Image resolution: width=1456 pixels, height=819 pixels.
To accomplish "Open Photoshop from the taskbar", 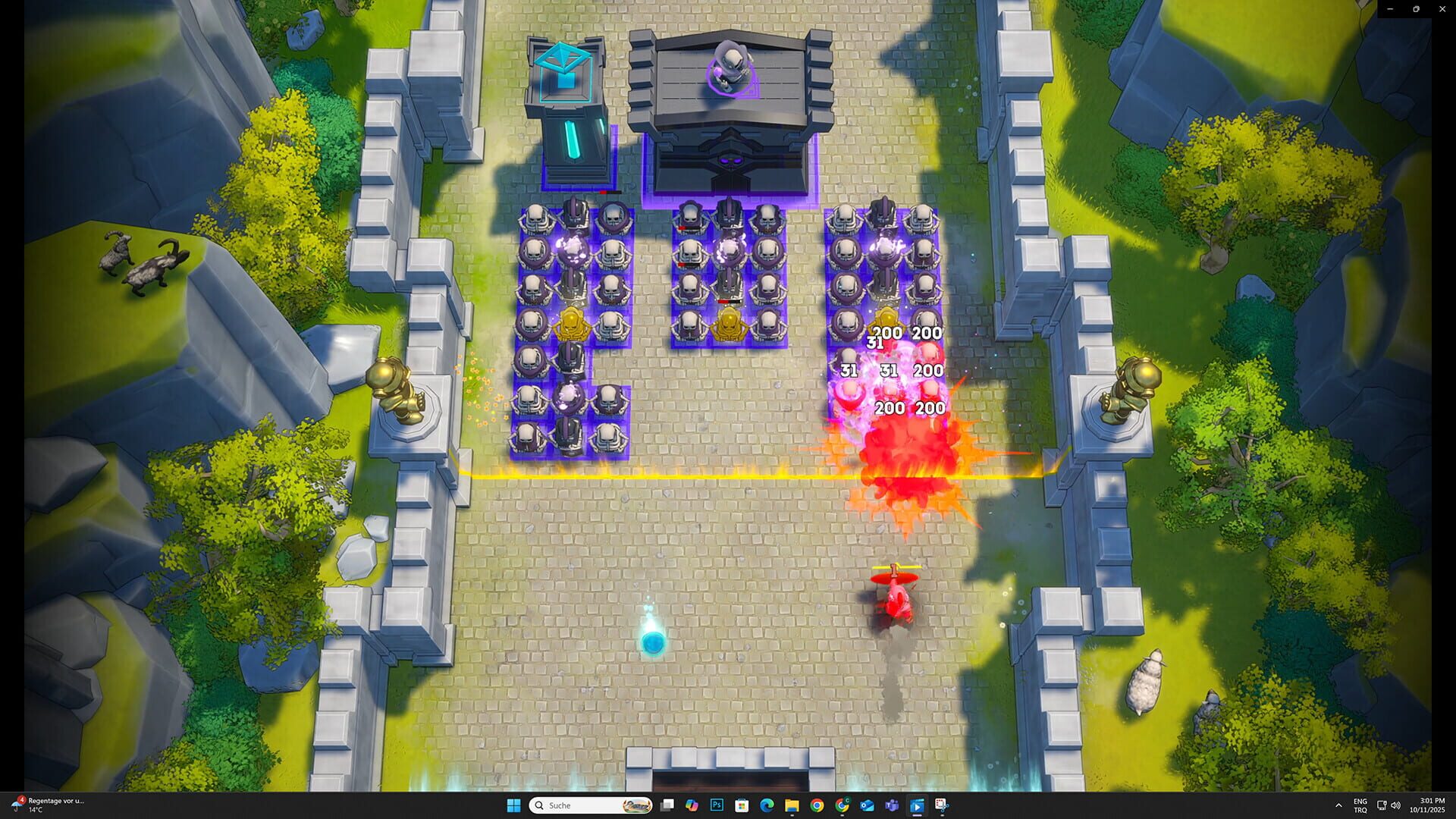I will point(717,806).
